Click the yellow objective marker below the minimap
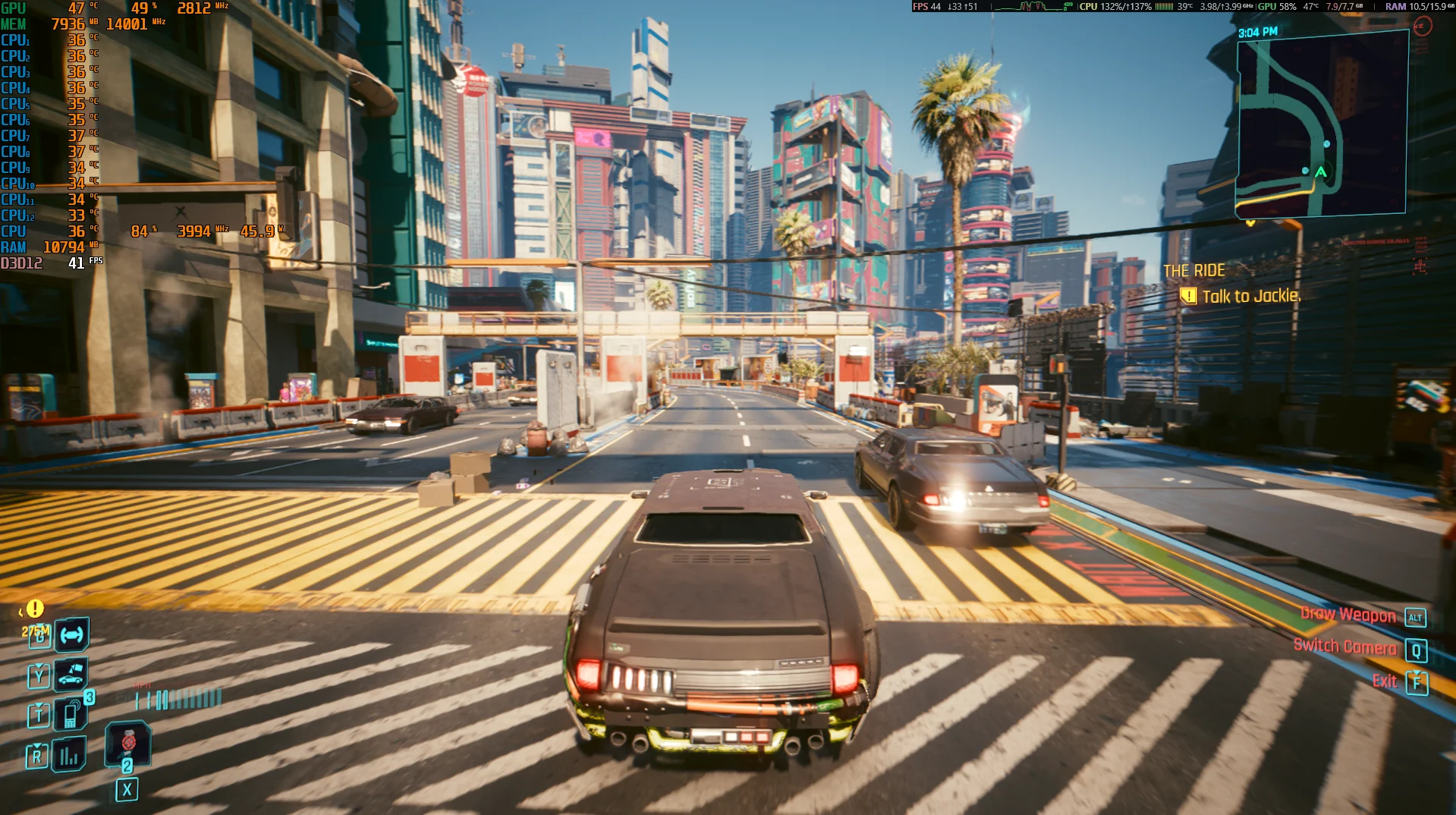 tap(1250, 223)
